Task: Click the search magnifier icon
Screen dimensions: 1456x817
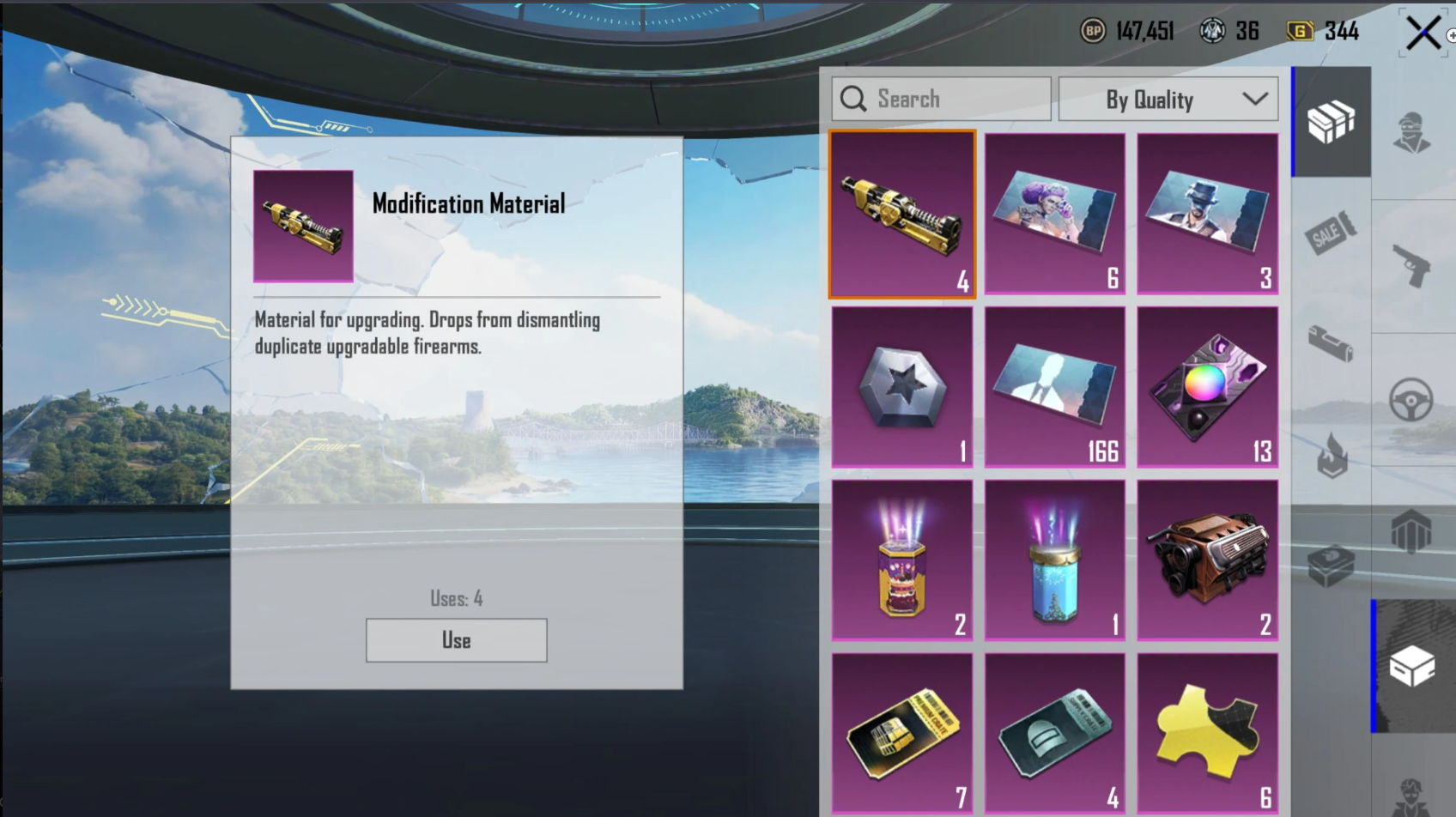Action: [x=853, y=98]
